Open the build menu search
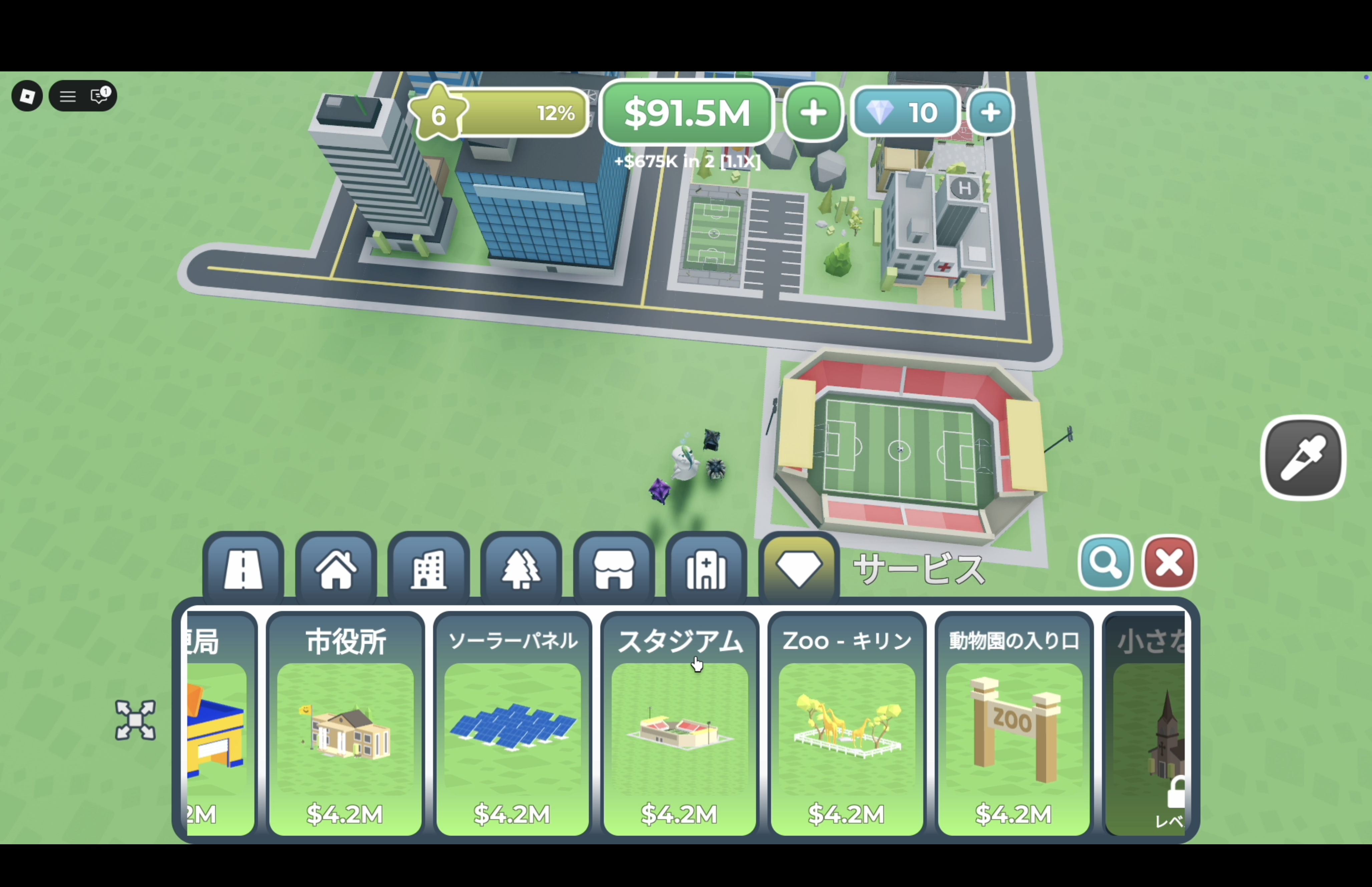 pyautogui.click(x=1105, y=562)
